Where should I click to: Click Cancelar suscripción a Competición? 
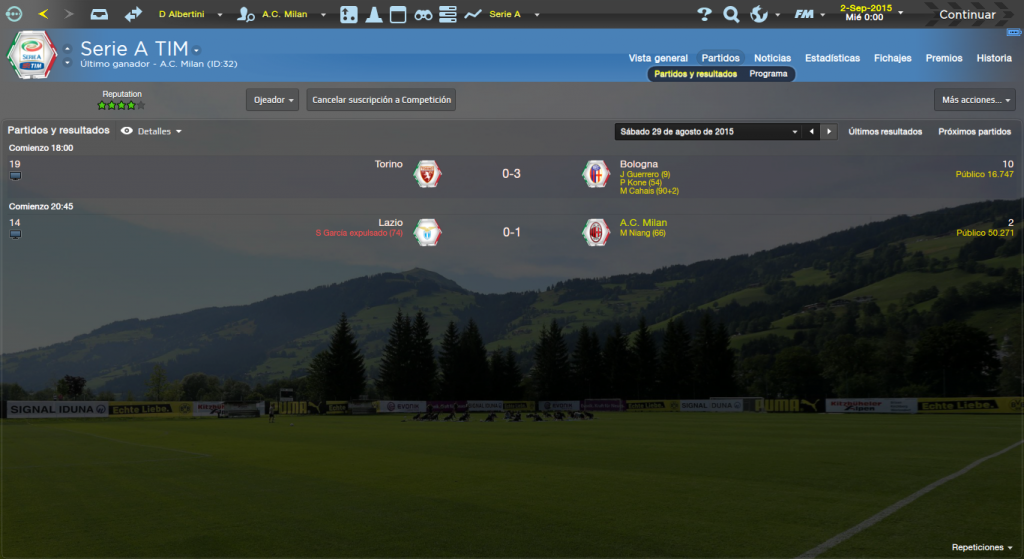pos(381,100)
